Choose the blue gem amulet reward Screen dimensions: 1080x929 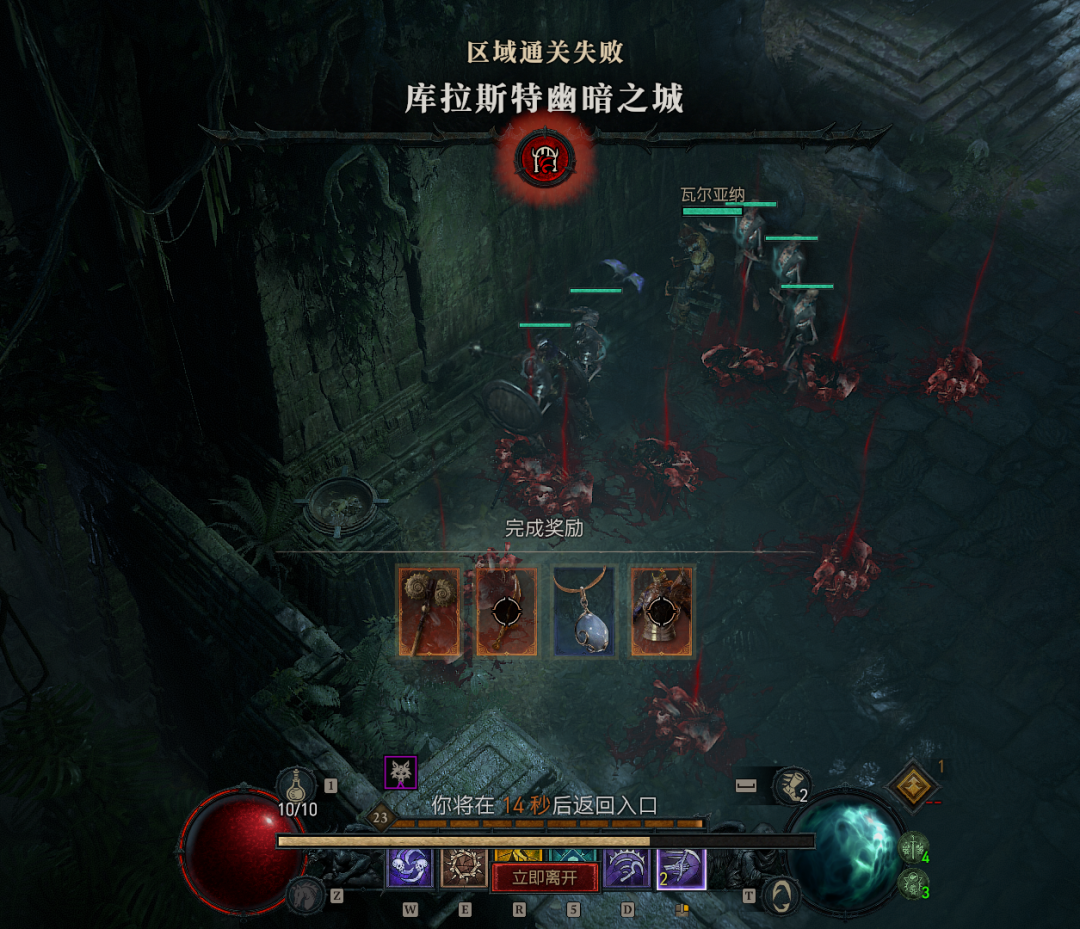click(584, 612)
